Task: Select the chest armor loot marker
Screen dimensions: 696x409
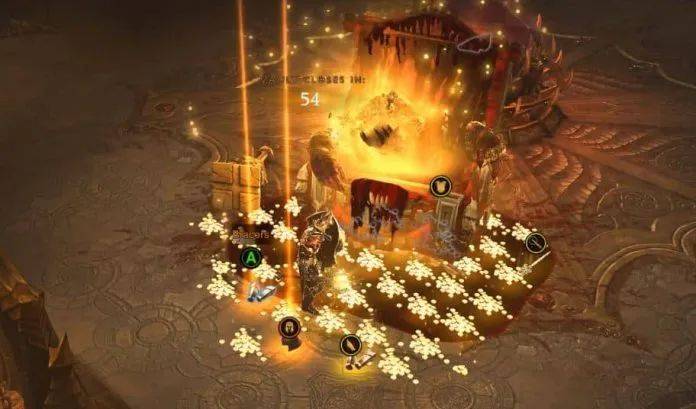Action: pos(438,185)
